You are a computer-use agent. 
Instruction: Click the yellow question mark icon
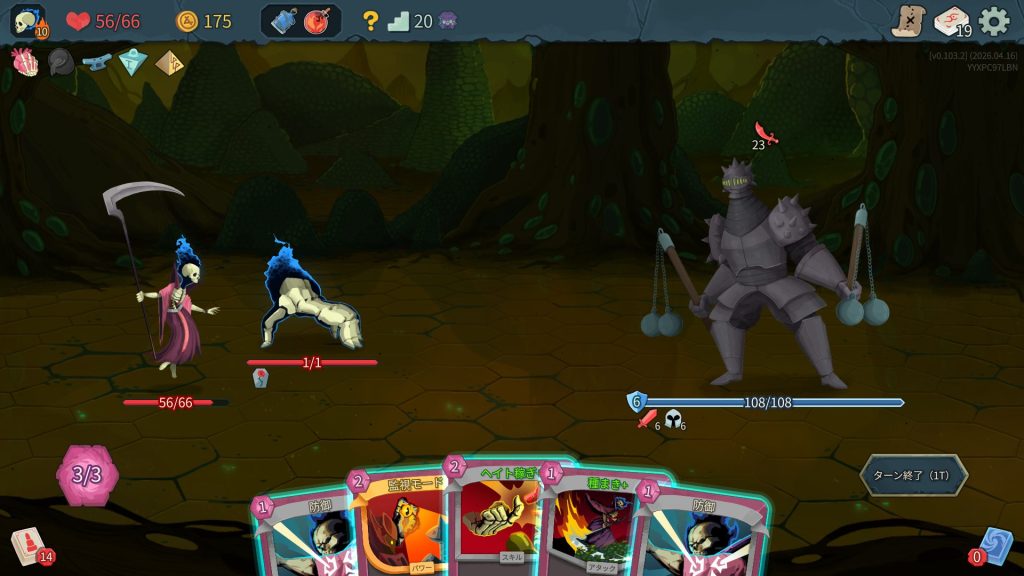[x=370, y=21]
